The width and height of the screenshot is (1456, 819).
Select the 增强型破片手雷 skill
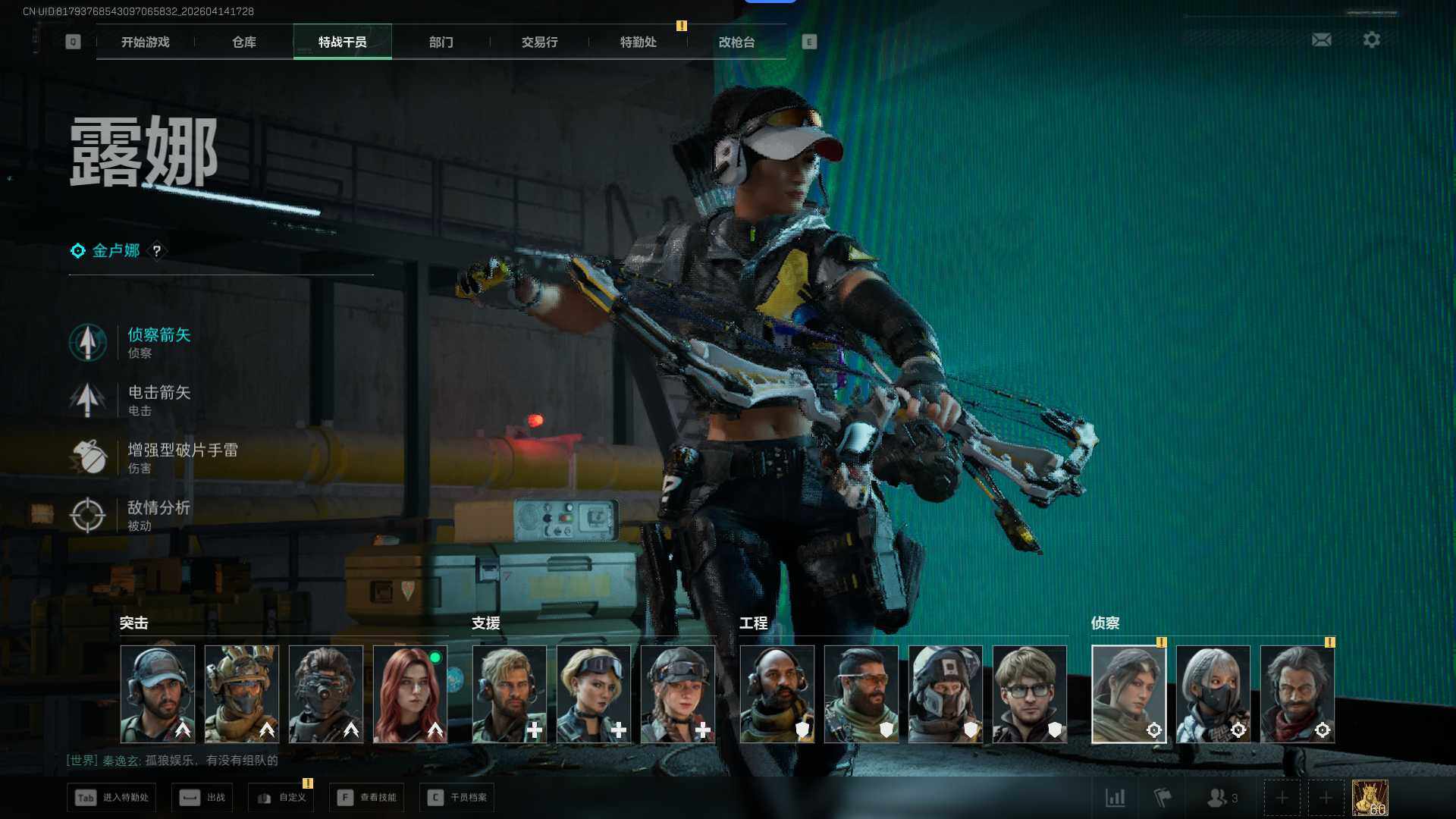[x=180, y=457]
